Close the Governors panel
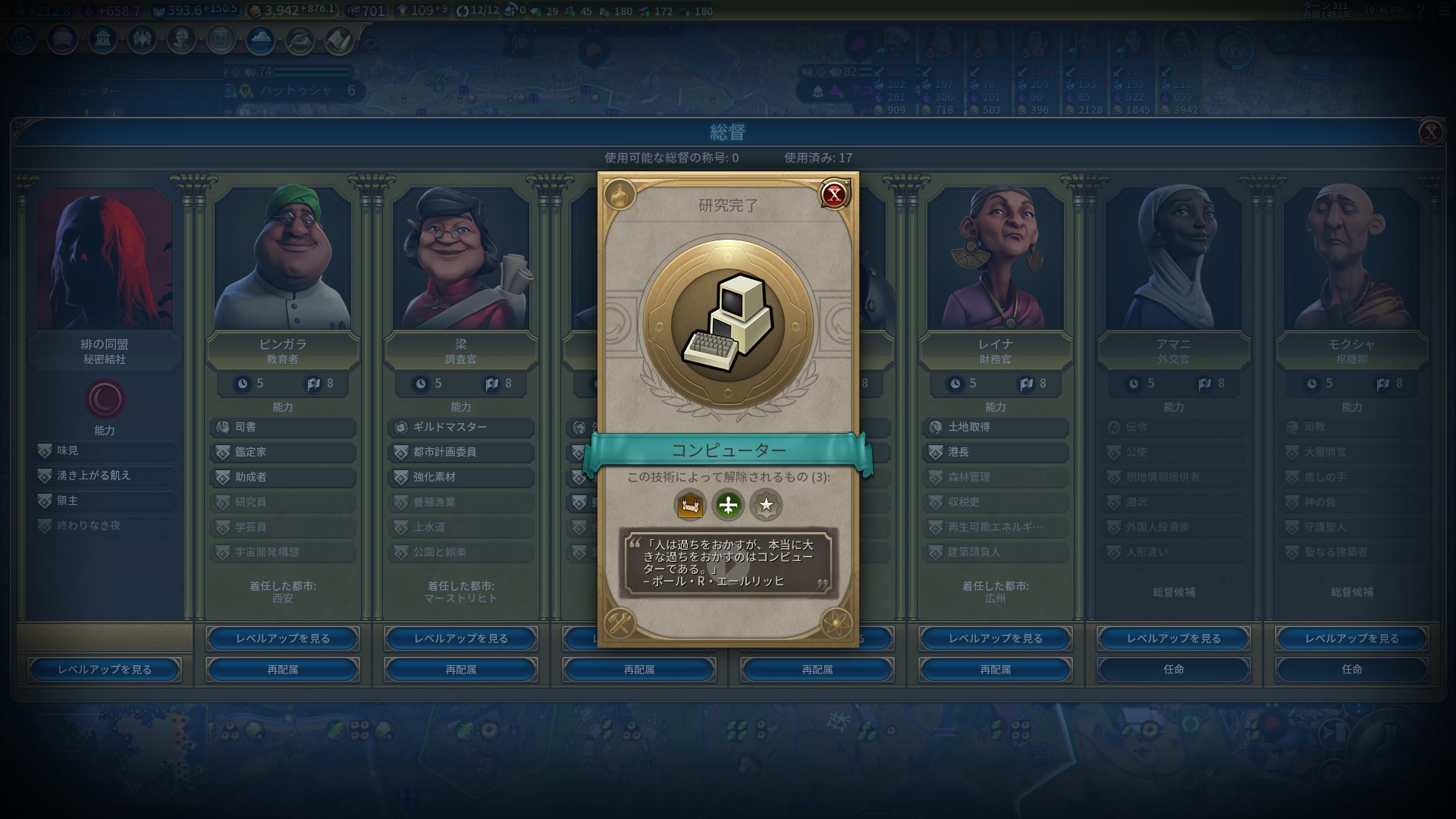Viewport: 1456px width, 819px height. coord(1430,133)
